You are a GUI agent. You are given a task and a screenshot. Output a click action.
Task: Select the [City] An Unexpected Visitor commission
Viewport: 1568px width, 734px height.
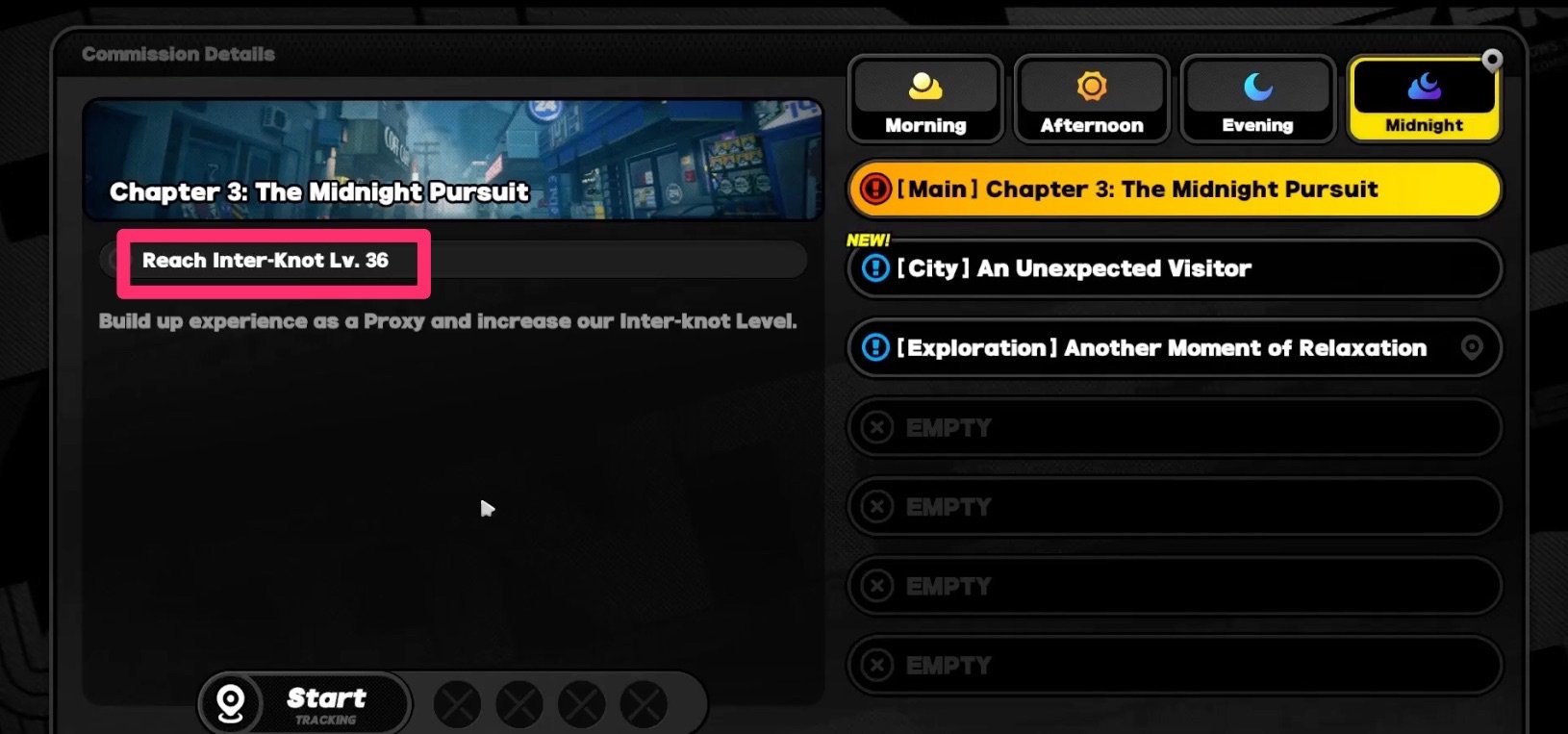[x=1174, y=269]
